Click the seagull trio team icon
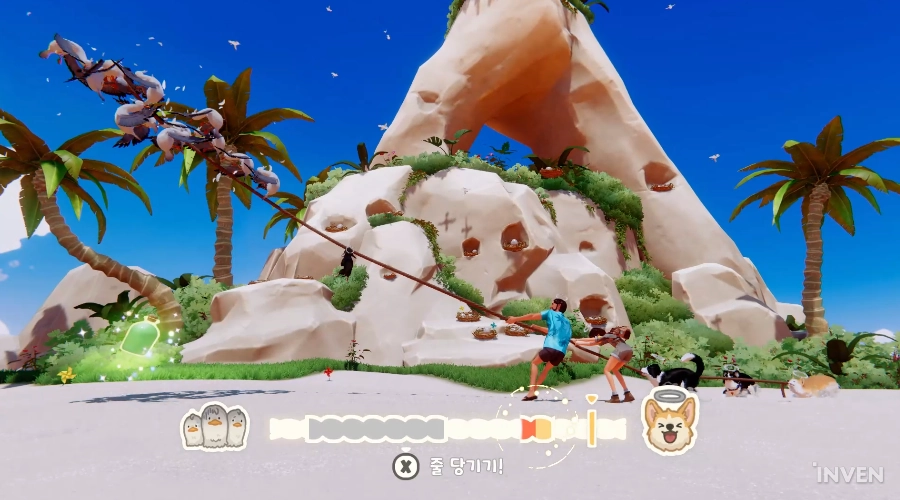The height and width of the screenshot is (500, 900). [x=215, y=427]
